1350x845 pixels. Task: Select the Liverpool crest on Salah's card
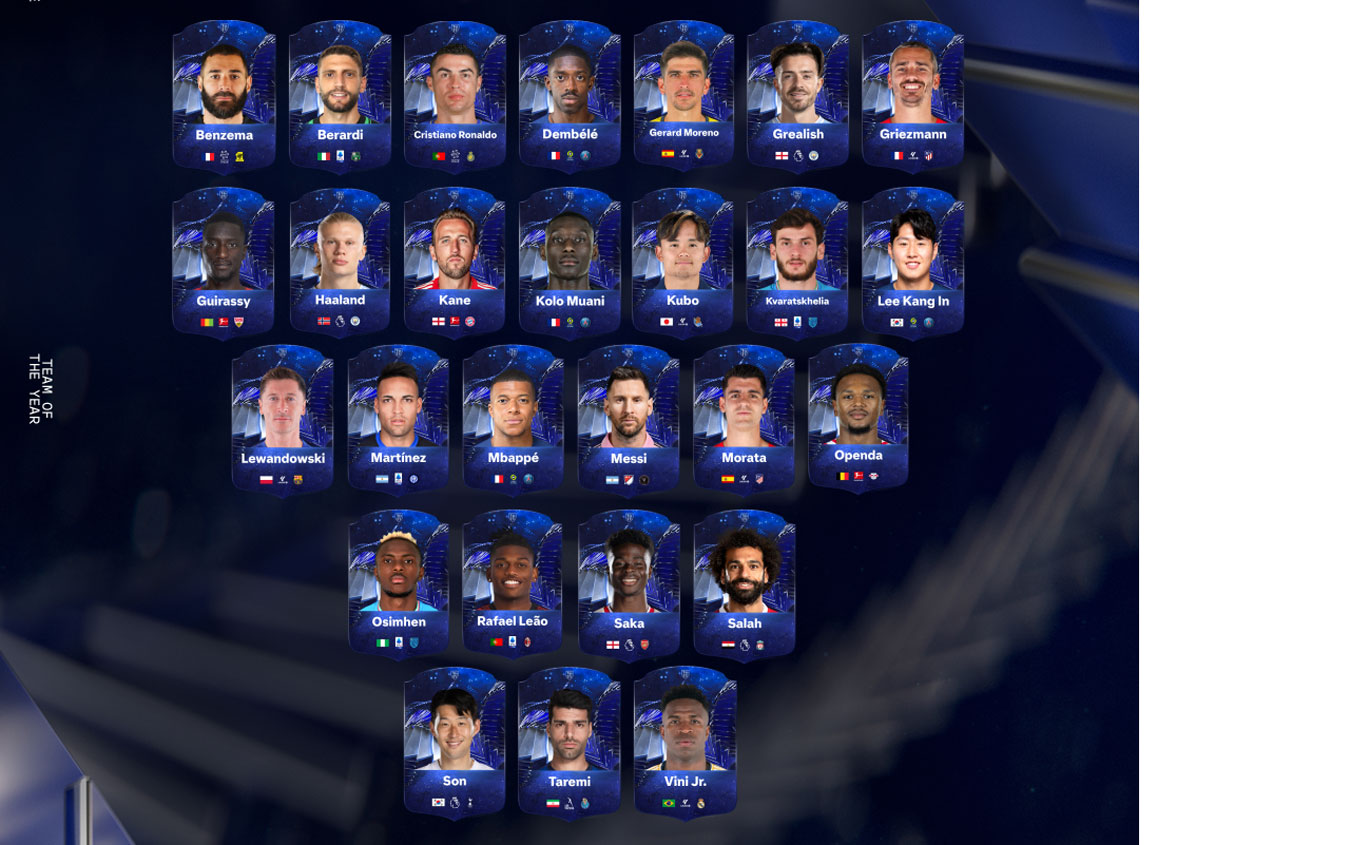tap(759, 644)
